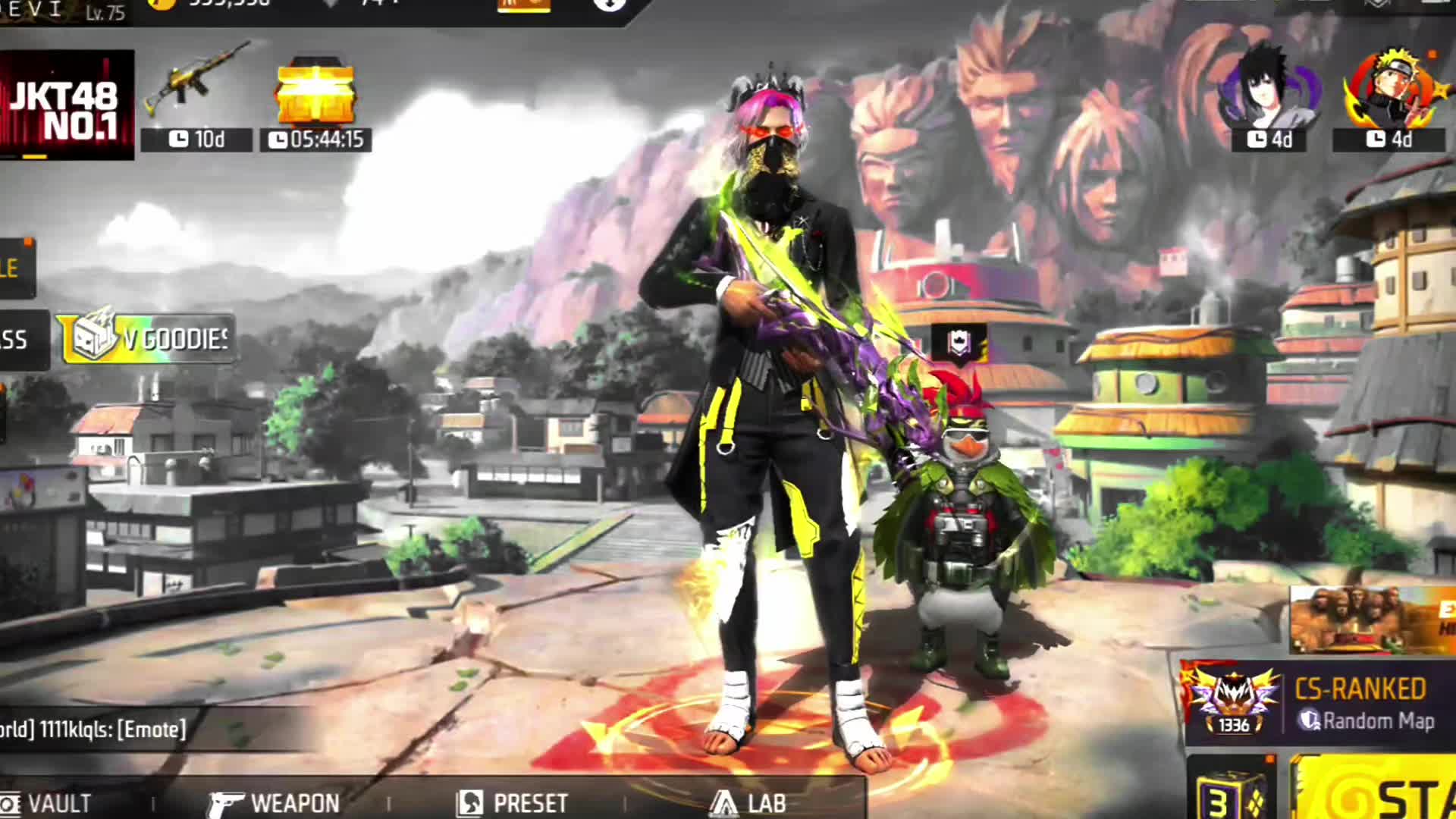
Task: Click the dice squad-size button
Action: pyautogui.click(x=1232, y=792)
